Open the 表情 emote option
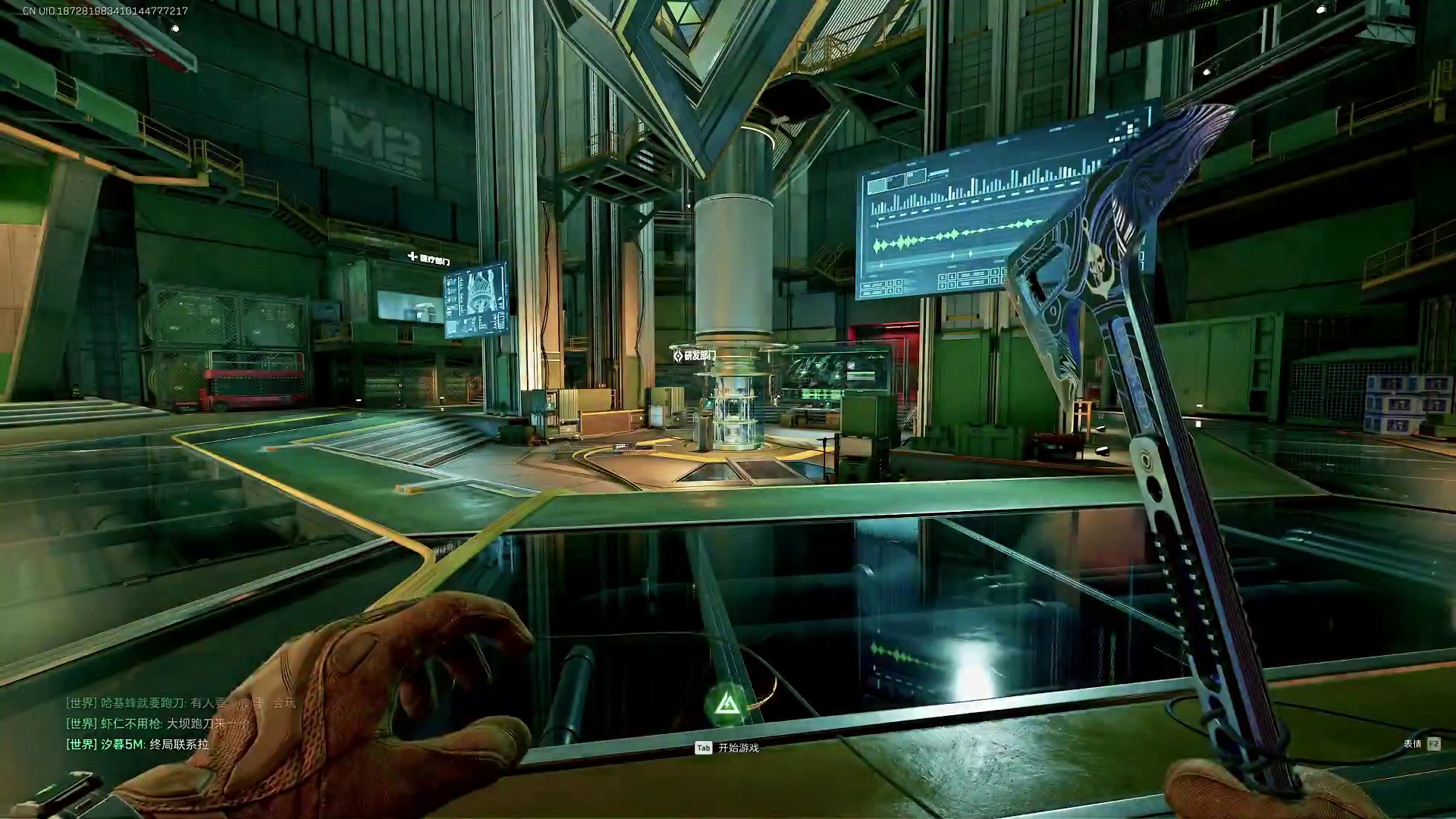Screen dimensions: 1456x819 tap(1413, 744)
